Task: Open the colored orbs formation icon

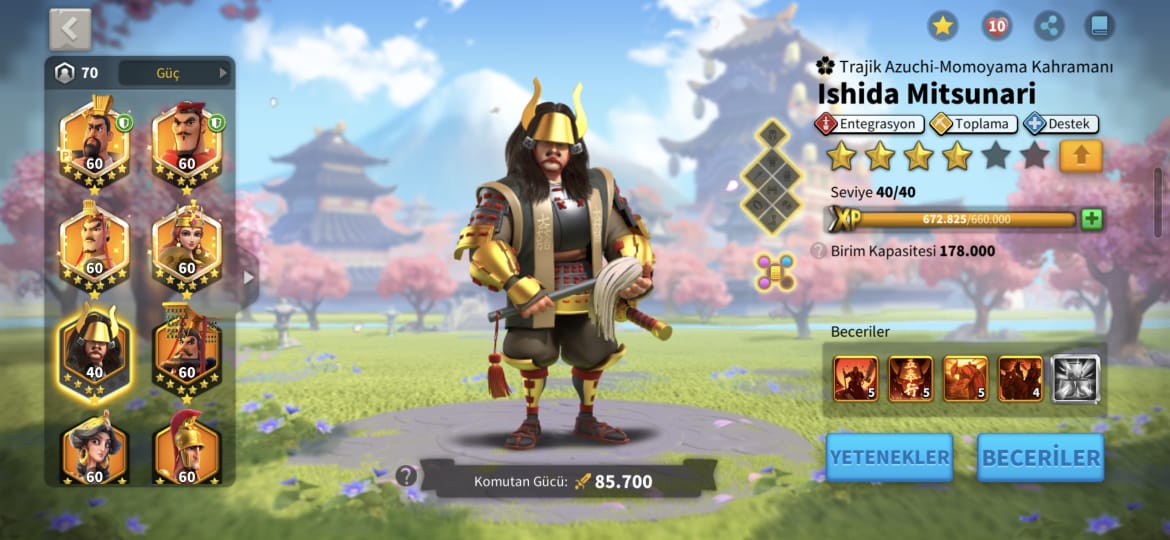Action: pyautogui.click(x=775, y=273)
